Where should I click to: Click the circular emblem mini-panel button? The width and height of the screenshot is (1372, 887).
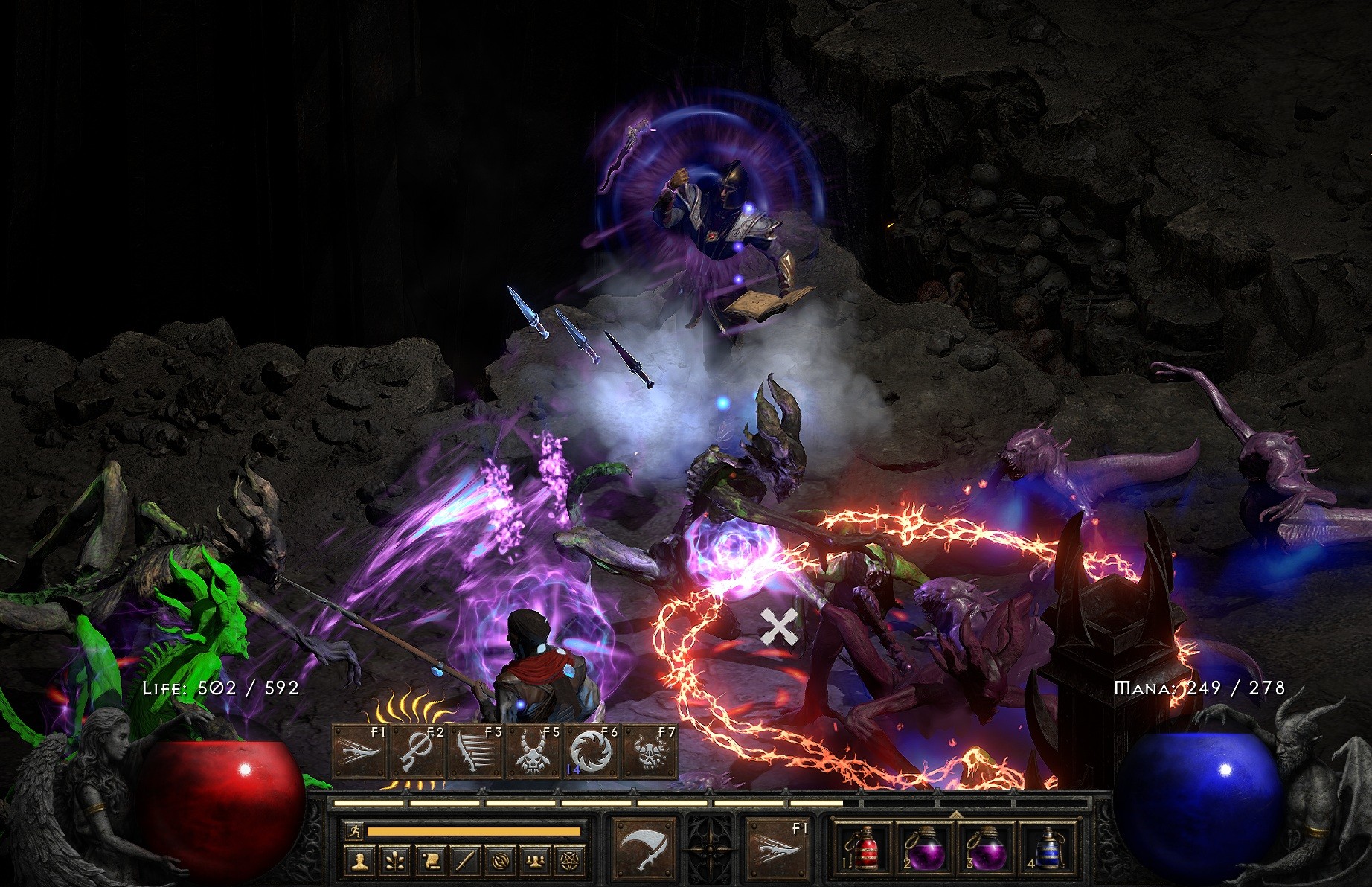[x=499, y=862]
